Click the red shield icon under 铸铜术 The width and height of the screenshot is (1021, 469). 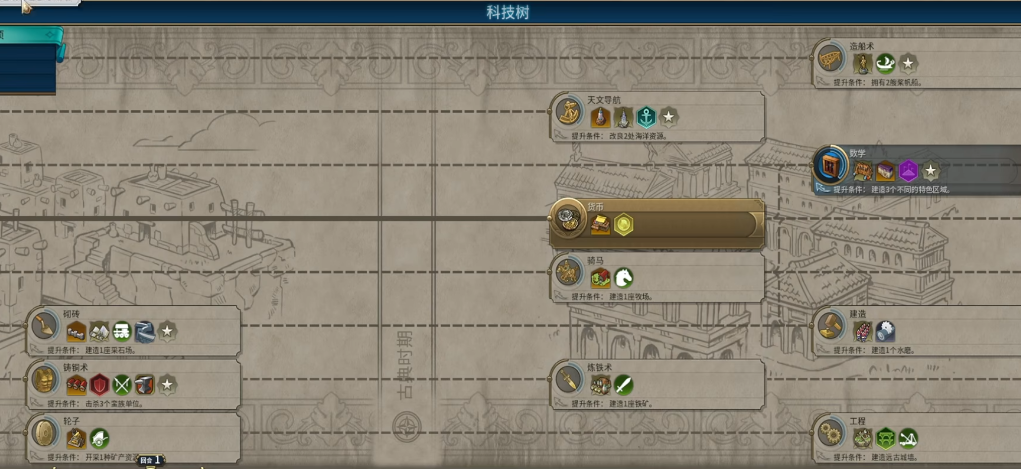tap(100, 385)
